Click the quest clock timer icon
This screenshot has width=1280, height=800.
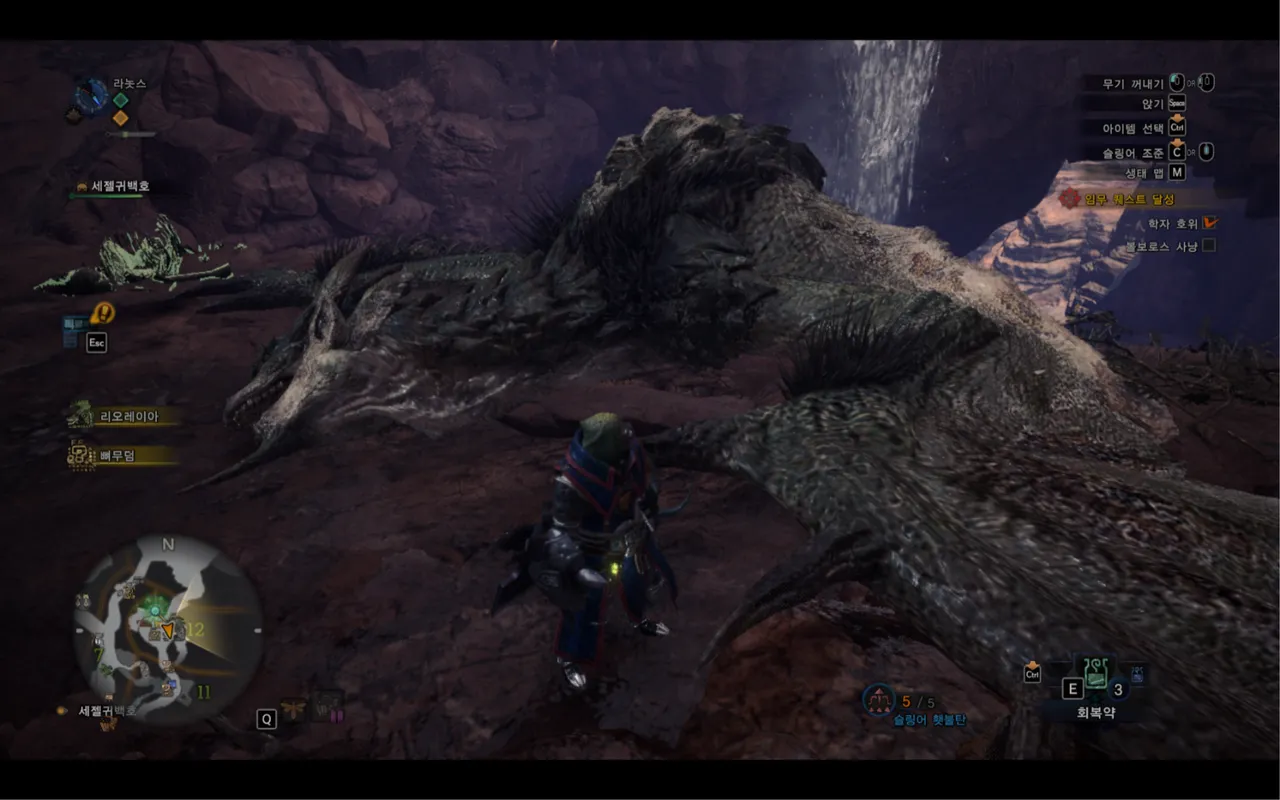click(x=92, y=96)
